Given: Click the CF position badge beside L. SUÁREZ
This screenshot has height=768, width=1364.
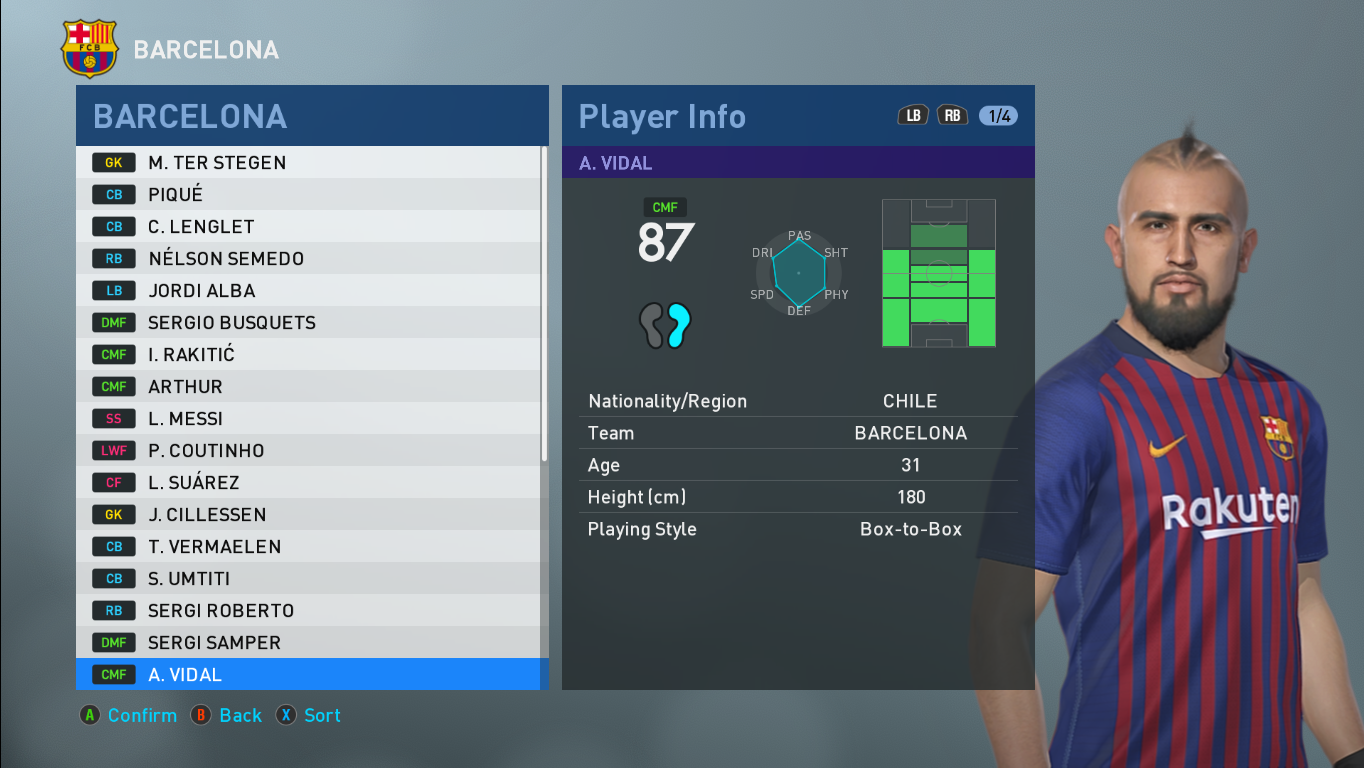Looking at the screenshot, I should point(113,482).
